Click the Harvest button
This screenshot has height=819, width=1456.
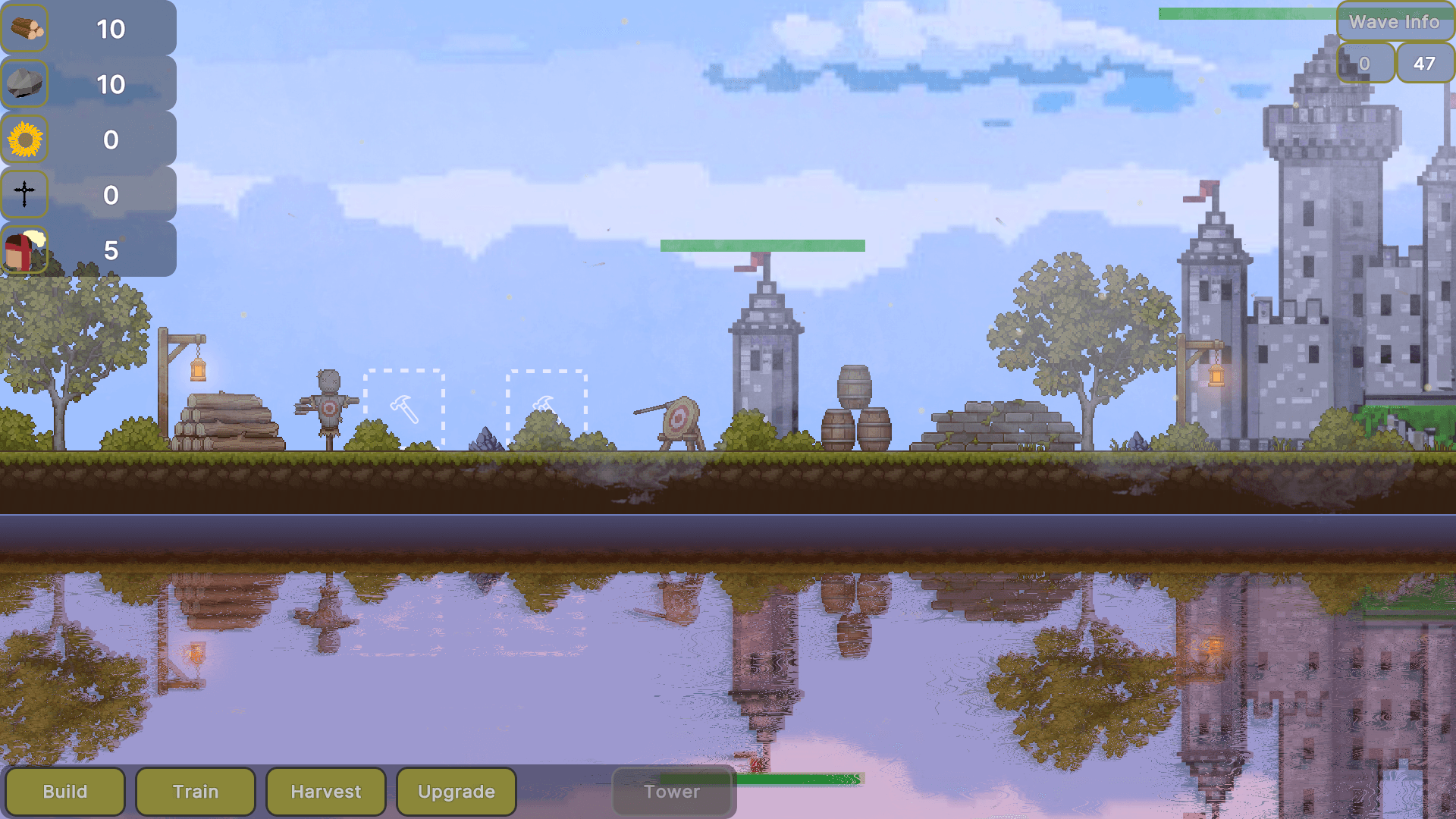tap(326, 792)
